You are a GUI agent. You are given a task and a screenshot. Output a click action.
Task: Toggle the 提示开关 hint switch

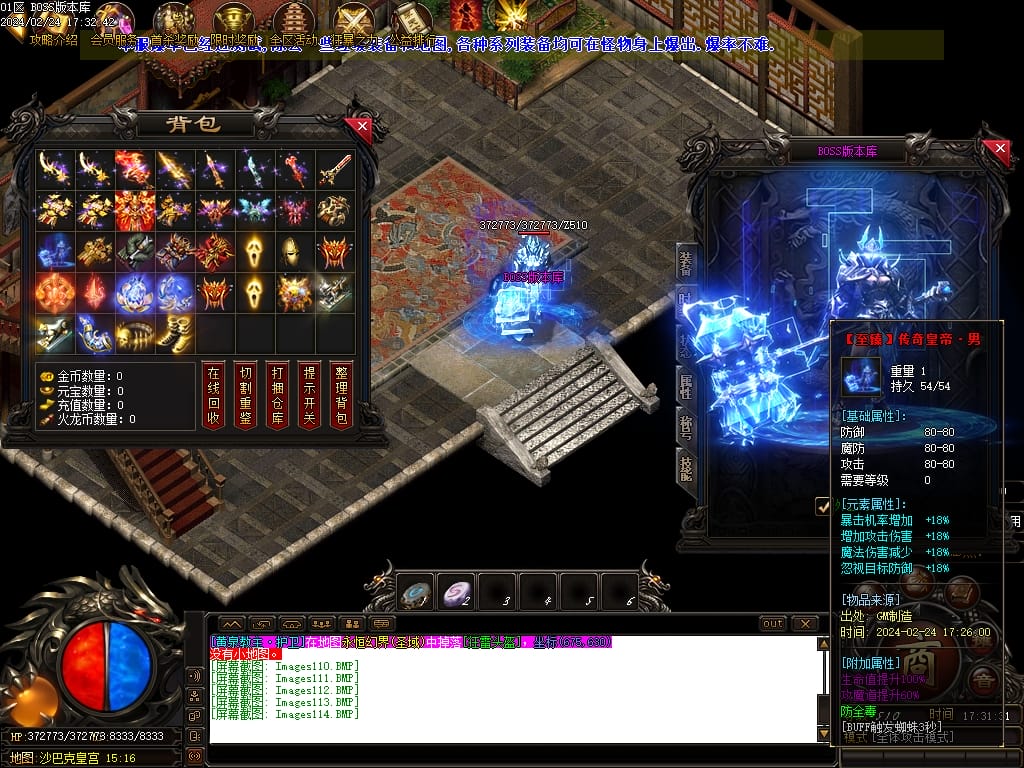(x=309, y=394)
